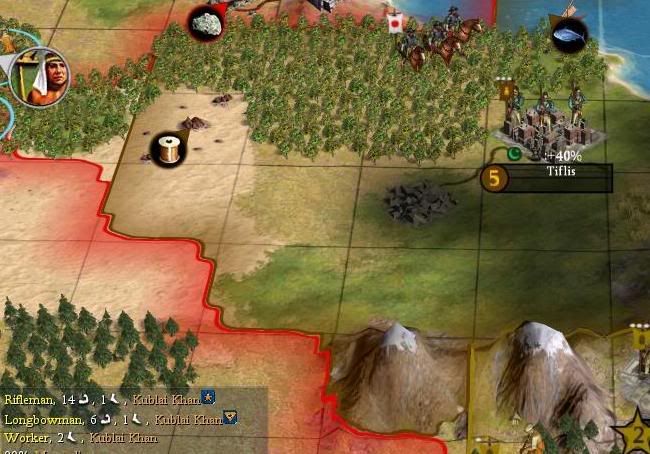Click the fish resource bubble
The height and width of the screenshot is (454, 650).
[570, 36]
